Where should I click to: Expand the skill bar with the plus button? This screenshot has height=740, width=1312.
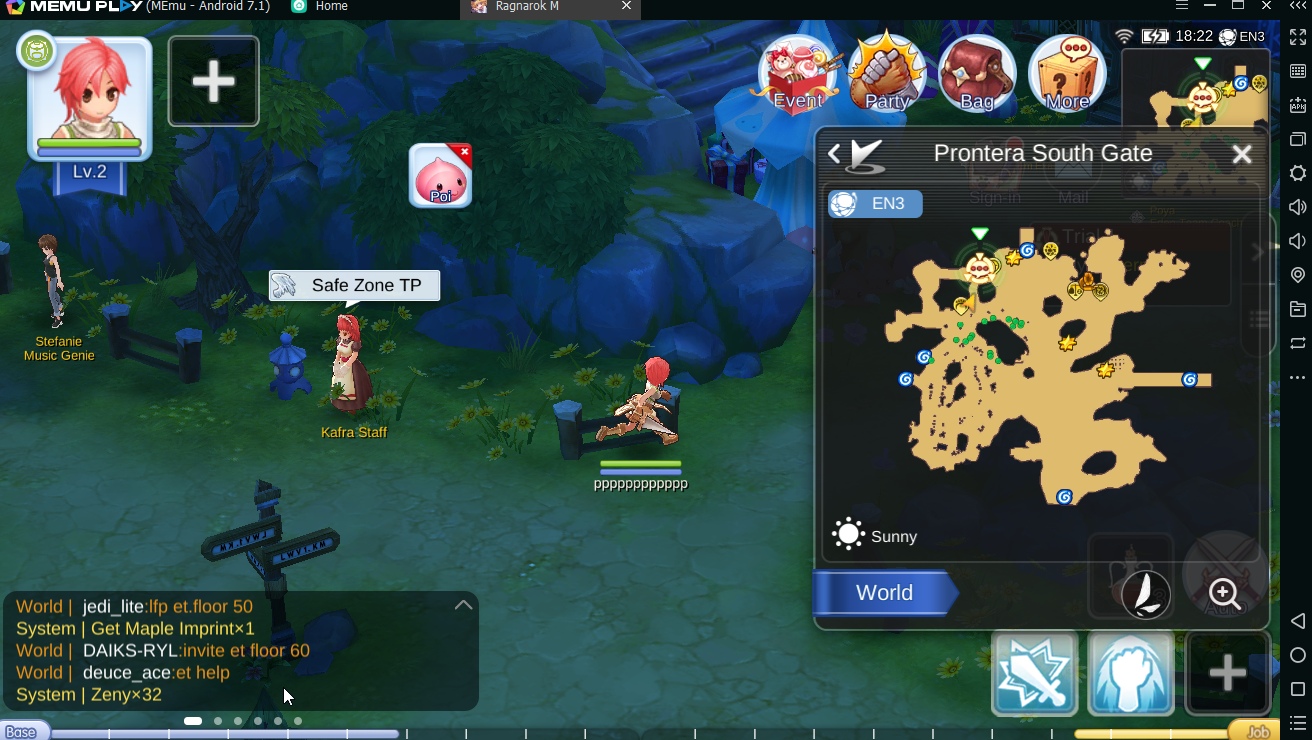pyautogui.click(x=1227, y=673)
